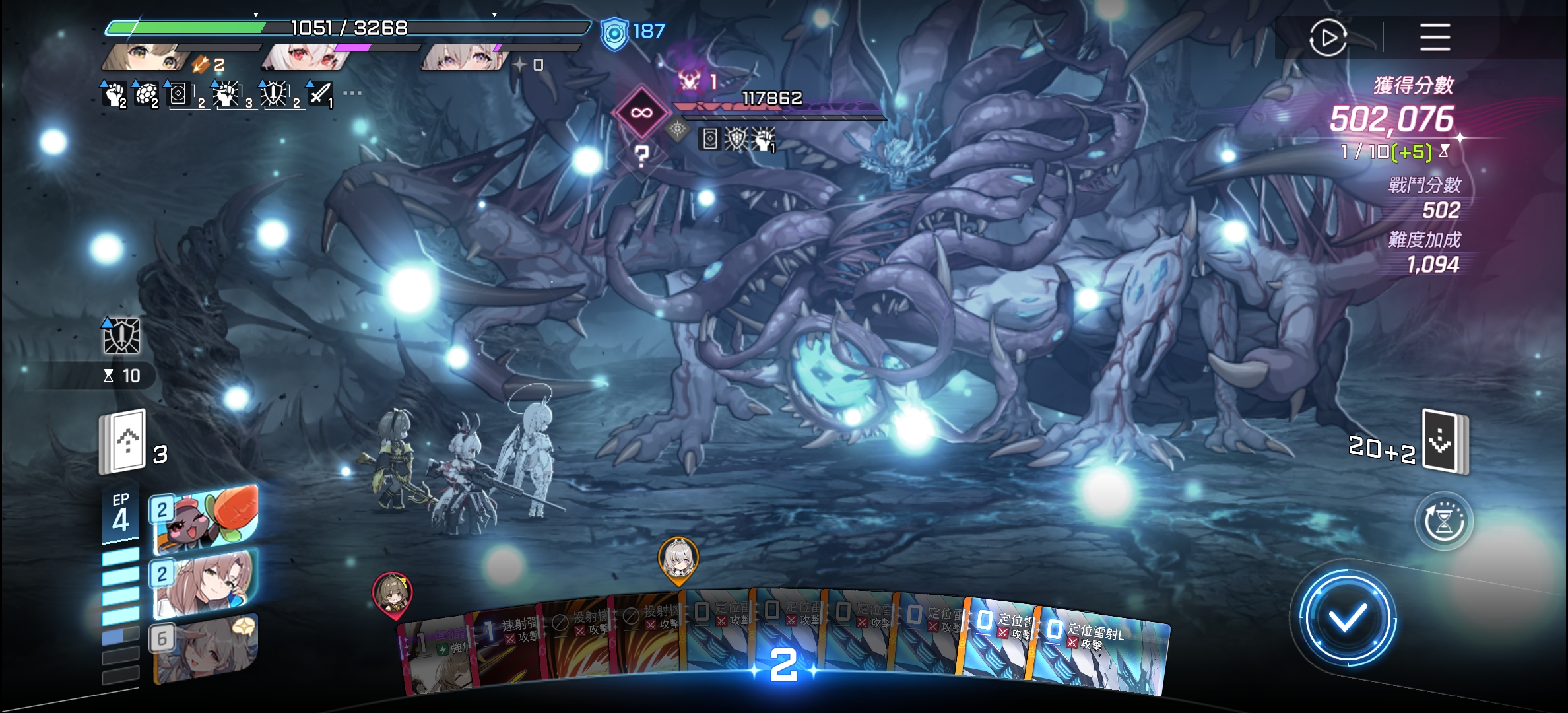Expand the party buff list ellipsis

pyautogui.click(x=352, y=94)
